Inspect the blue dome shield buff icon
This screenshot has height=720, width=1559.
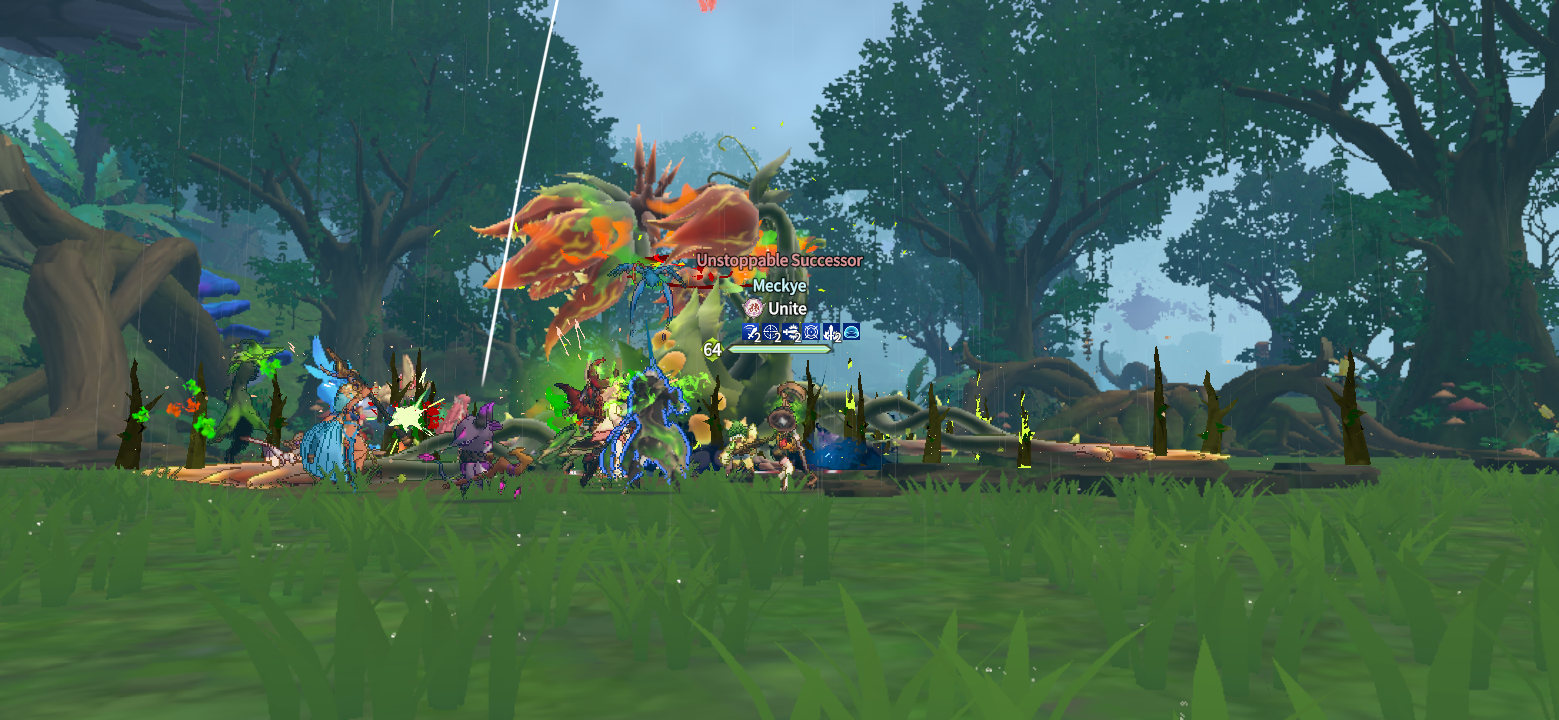coord(851,331)
